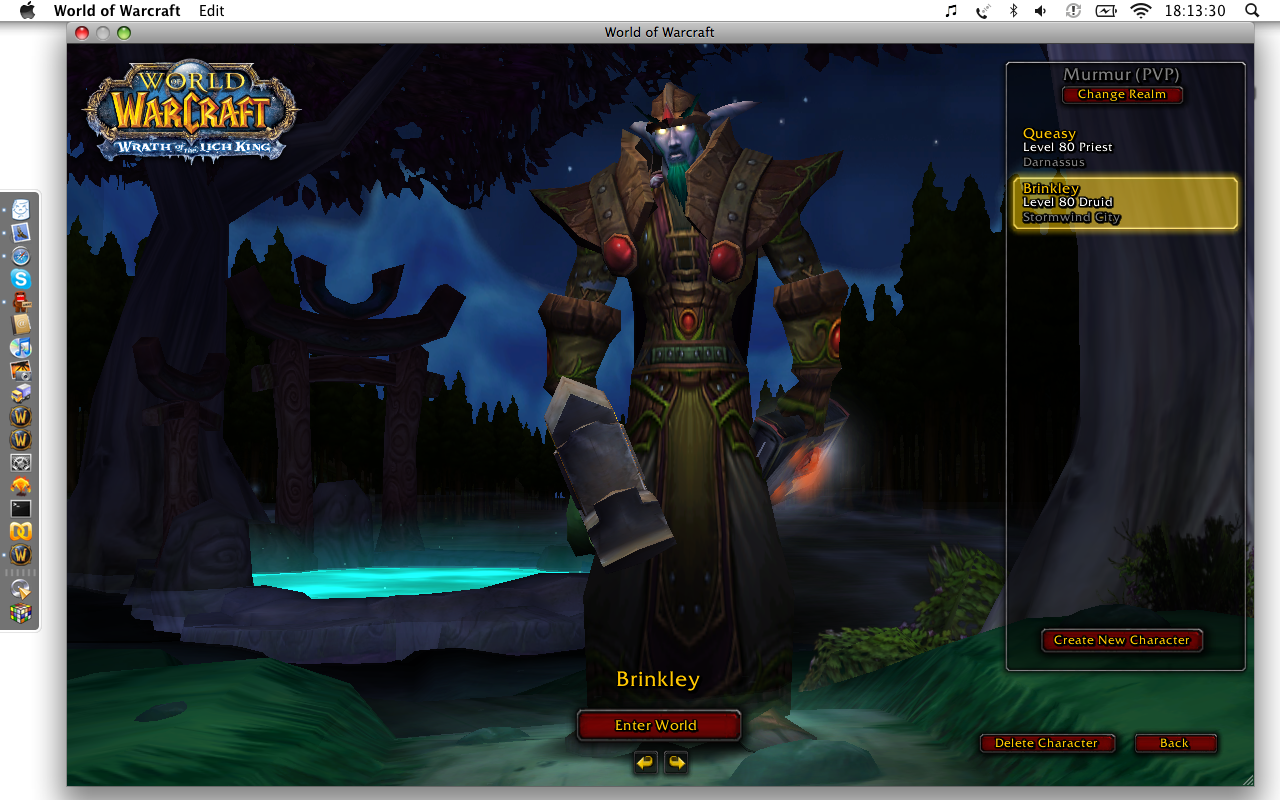The height and width of the screenshot is (800, 1280).
Task: Open the Change Realm list
Action: click(1121, 94)
